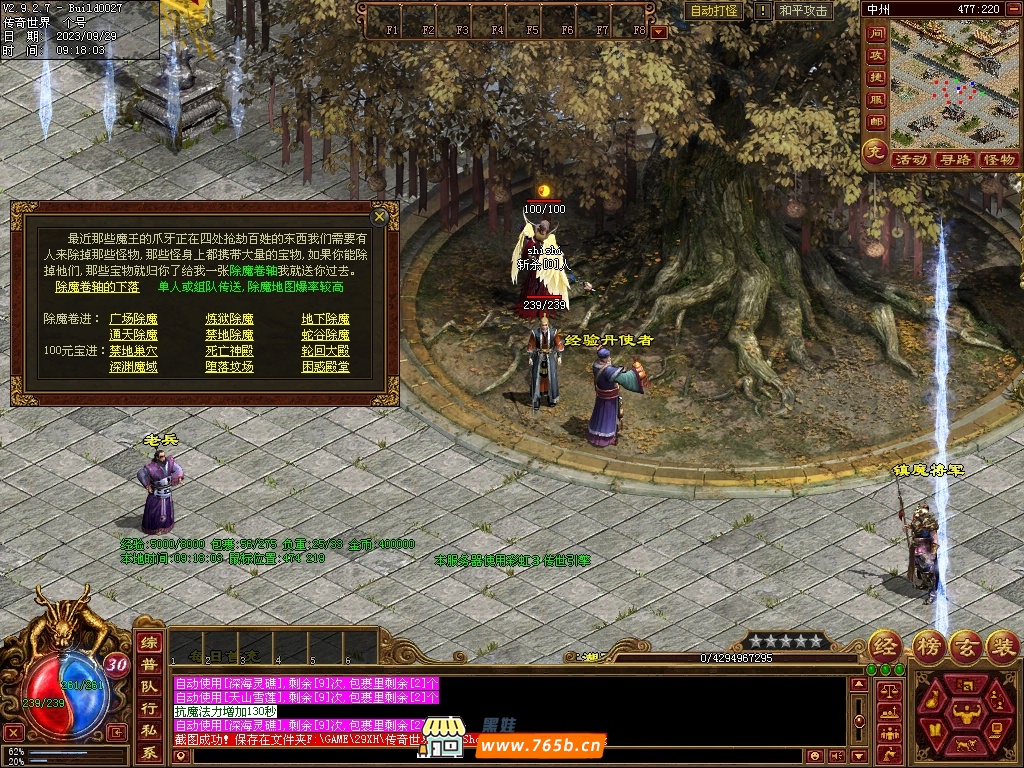Go to 通天除魔
The image size is (1024, 768).
click(x=133, y=335)
